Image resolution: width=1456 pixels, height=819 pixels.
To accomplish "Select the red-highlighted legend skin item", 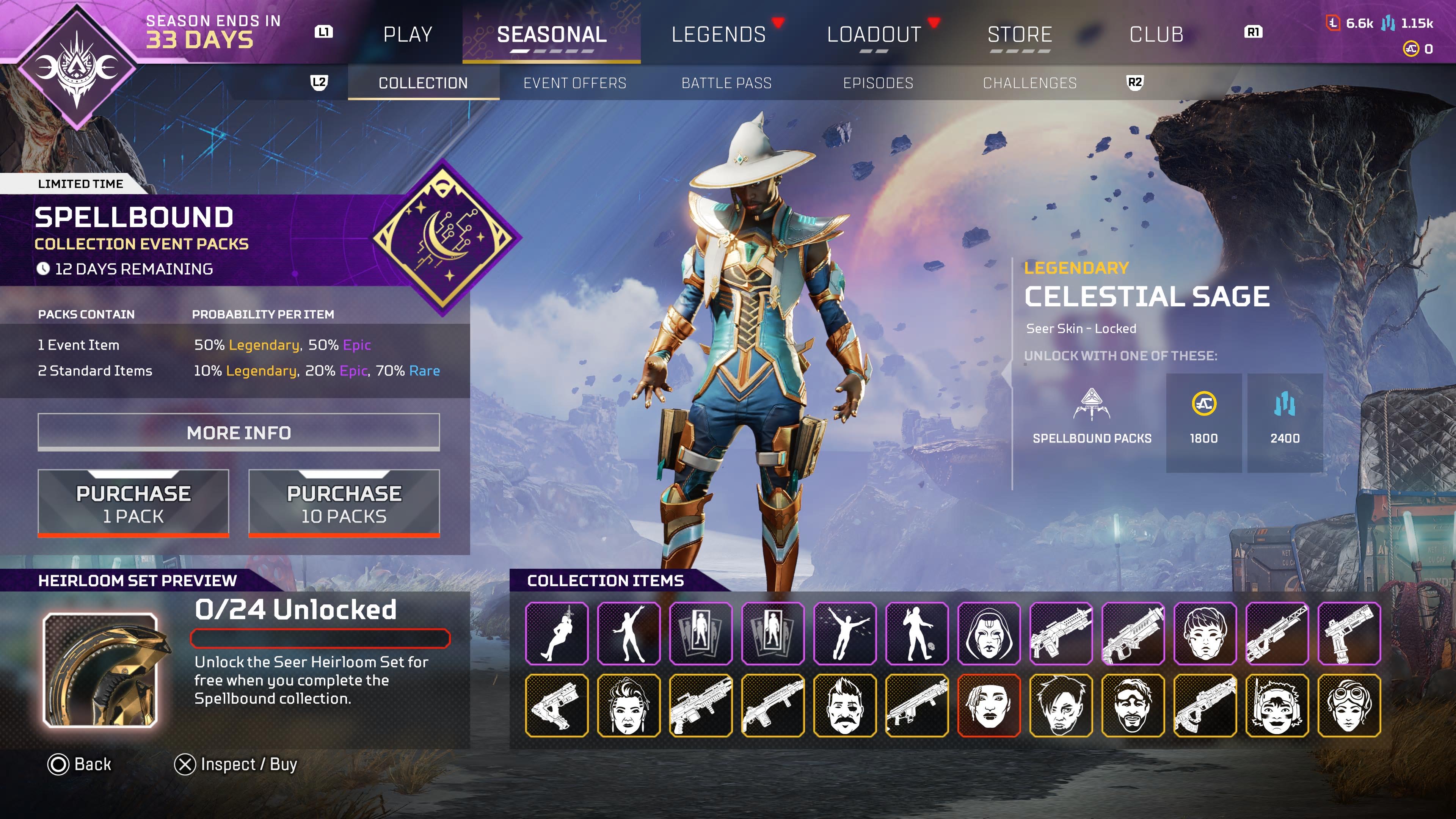I will 988,705.
